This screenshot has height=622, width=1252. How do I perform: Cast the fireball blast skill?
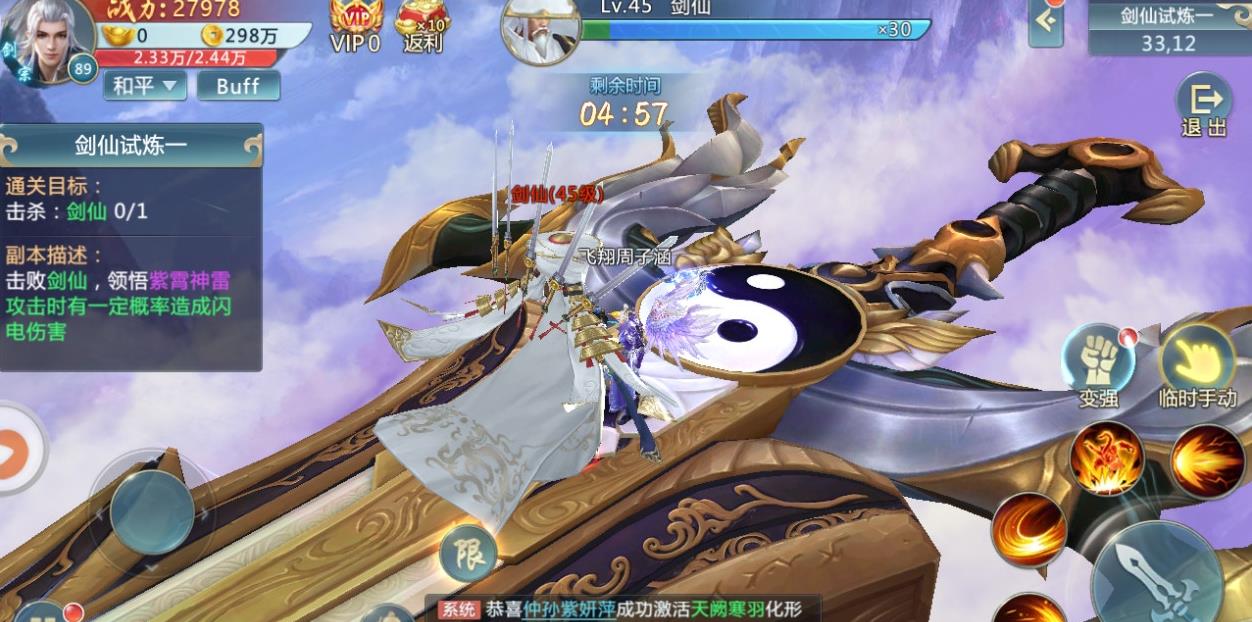1207,460
